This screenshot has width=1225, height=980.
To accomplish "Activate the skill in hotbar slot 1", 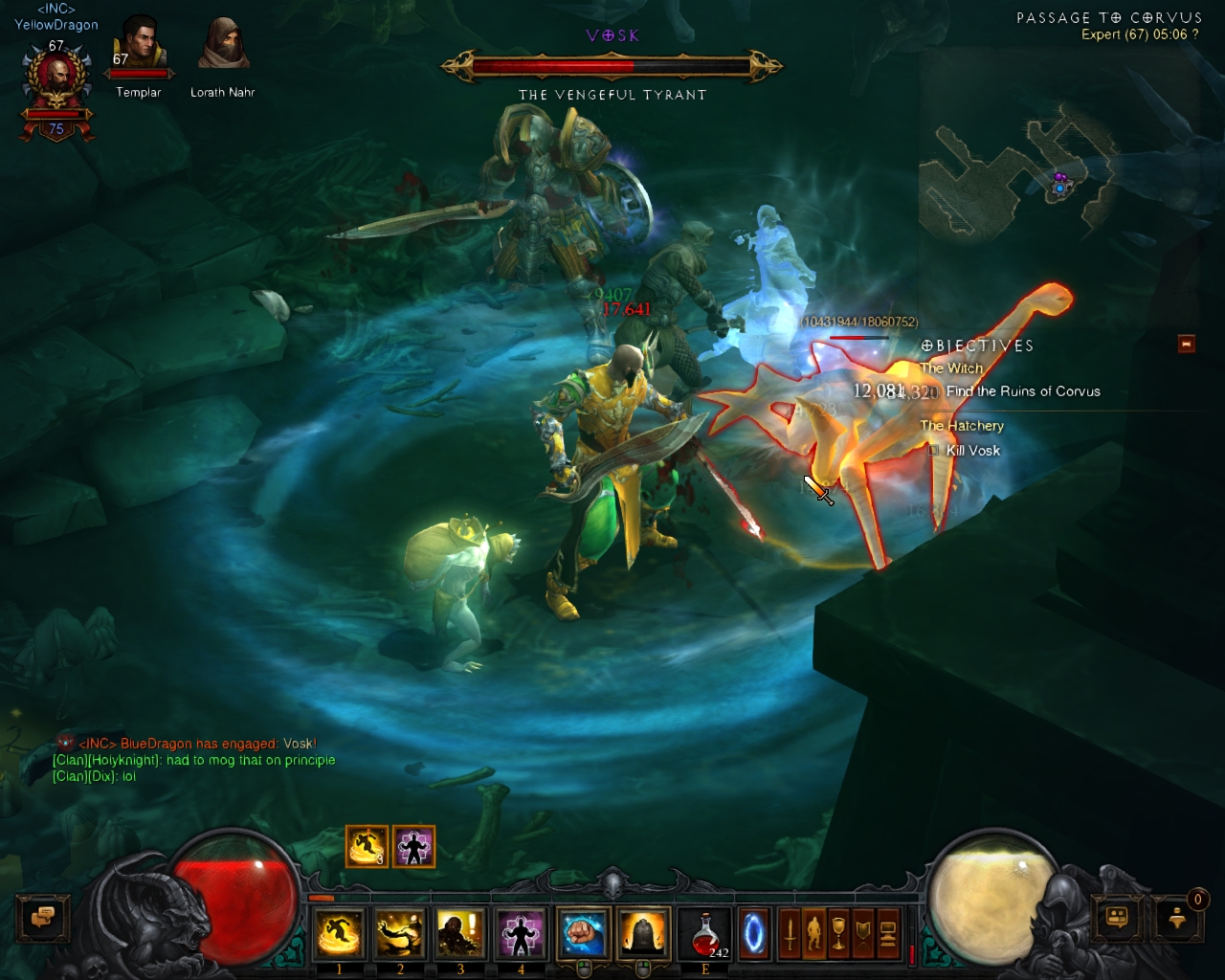I will click(x=339, y=933).
